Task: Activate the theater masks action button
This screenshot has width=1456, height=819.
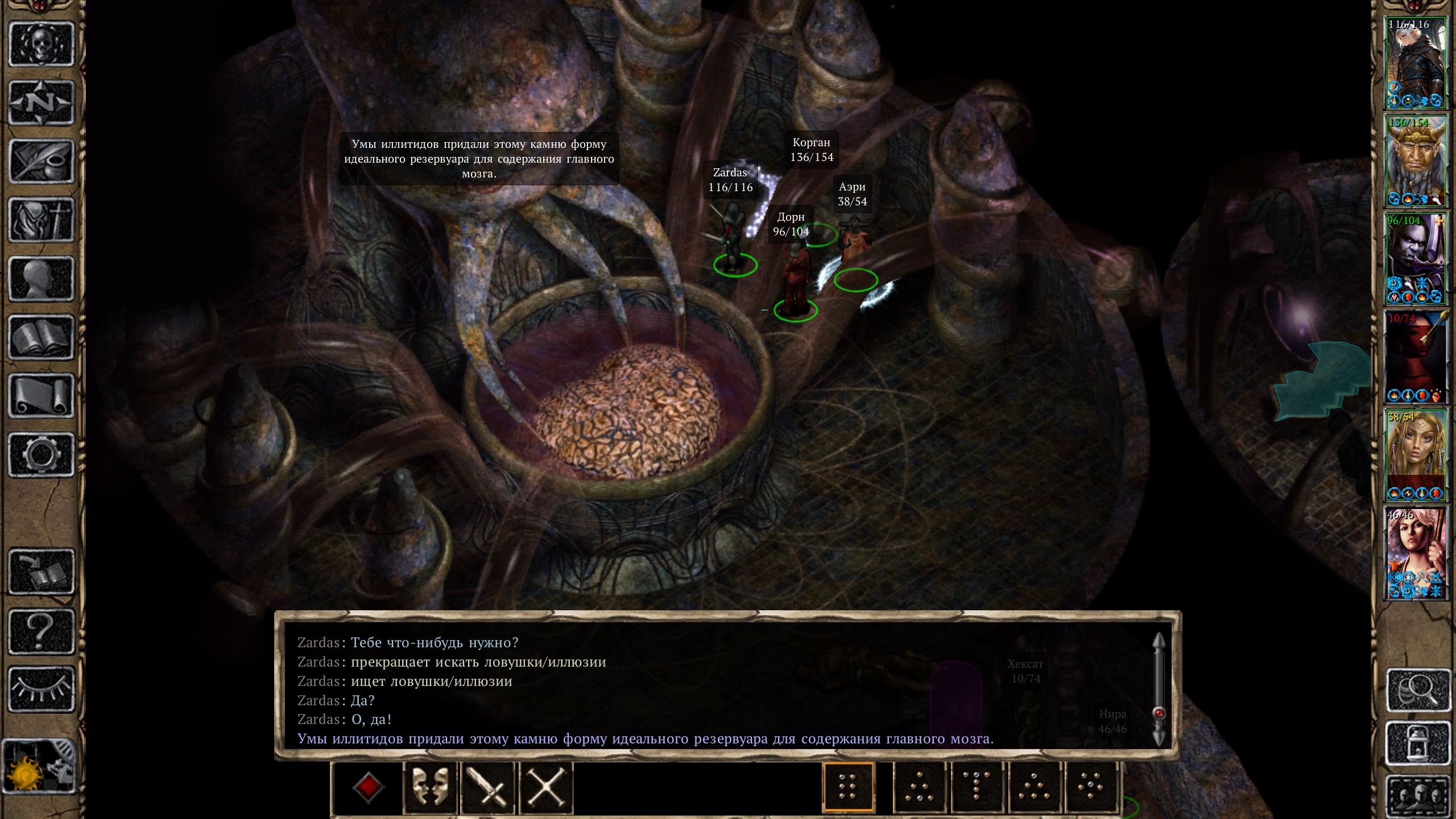Action: tap(431, 788)
